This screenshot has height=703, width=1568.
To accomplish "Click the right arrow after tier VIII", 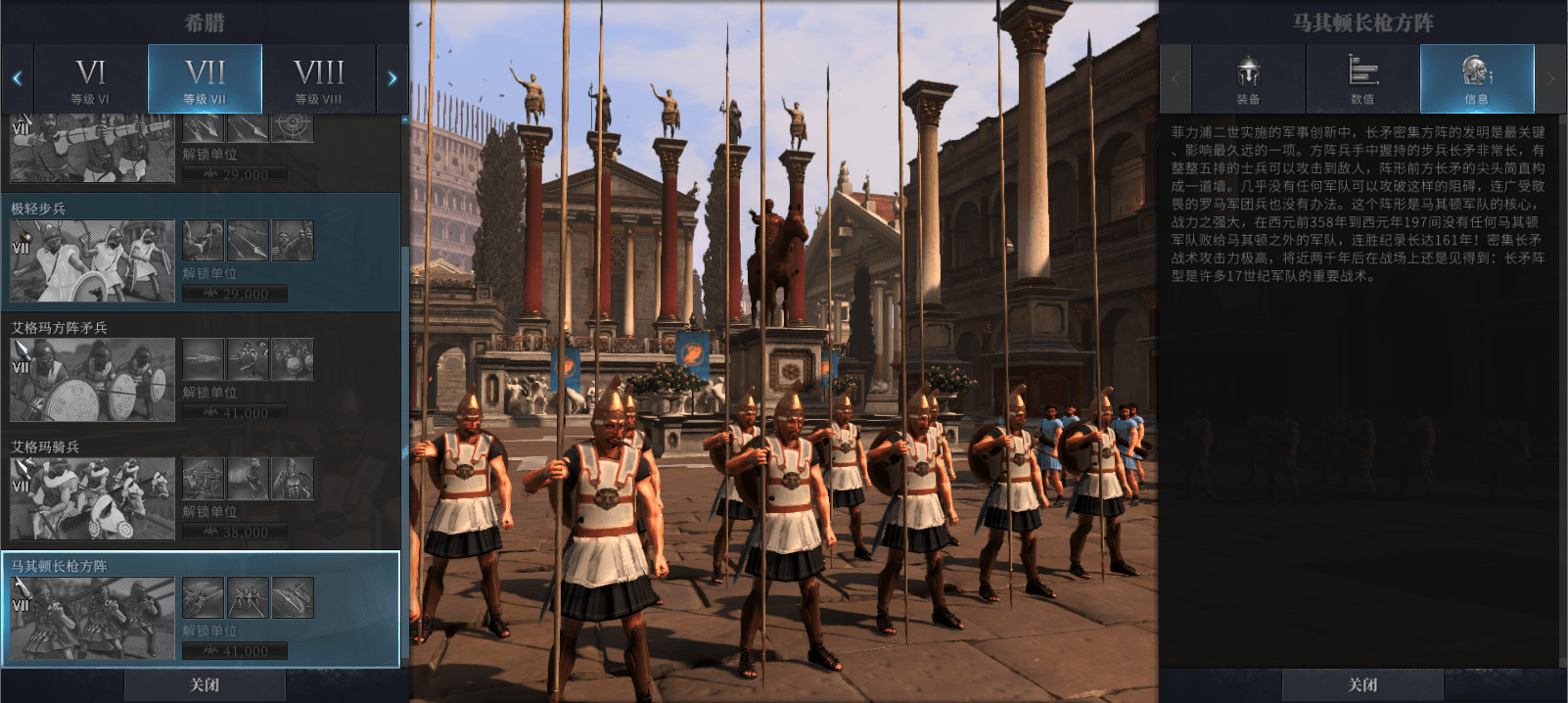I will [392, 79].
